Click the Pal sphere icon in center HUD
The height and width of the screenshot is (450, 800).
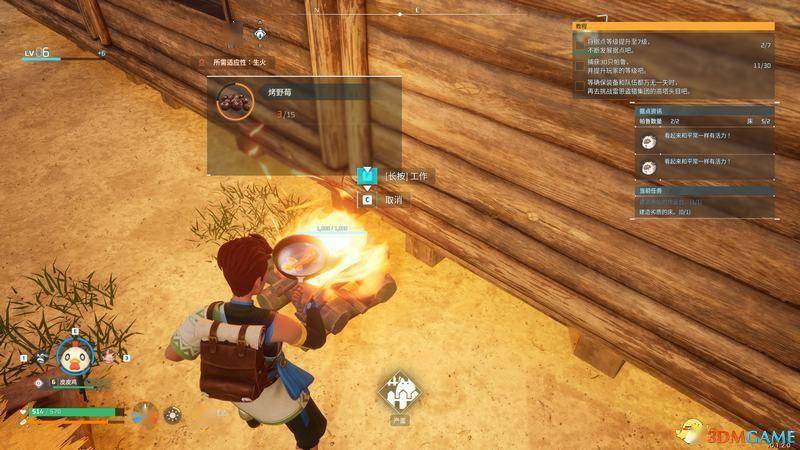(x=402, y=392)
